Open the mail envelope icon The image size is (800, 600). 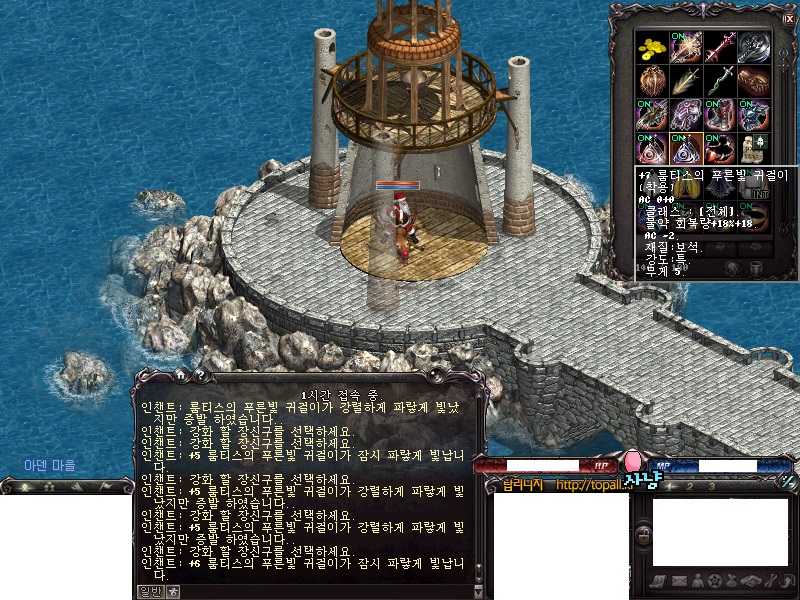[678, 581]
